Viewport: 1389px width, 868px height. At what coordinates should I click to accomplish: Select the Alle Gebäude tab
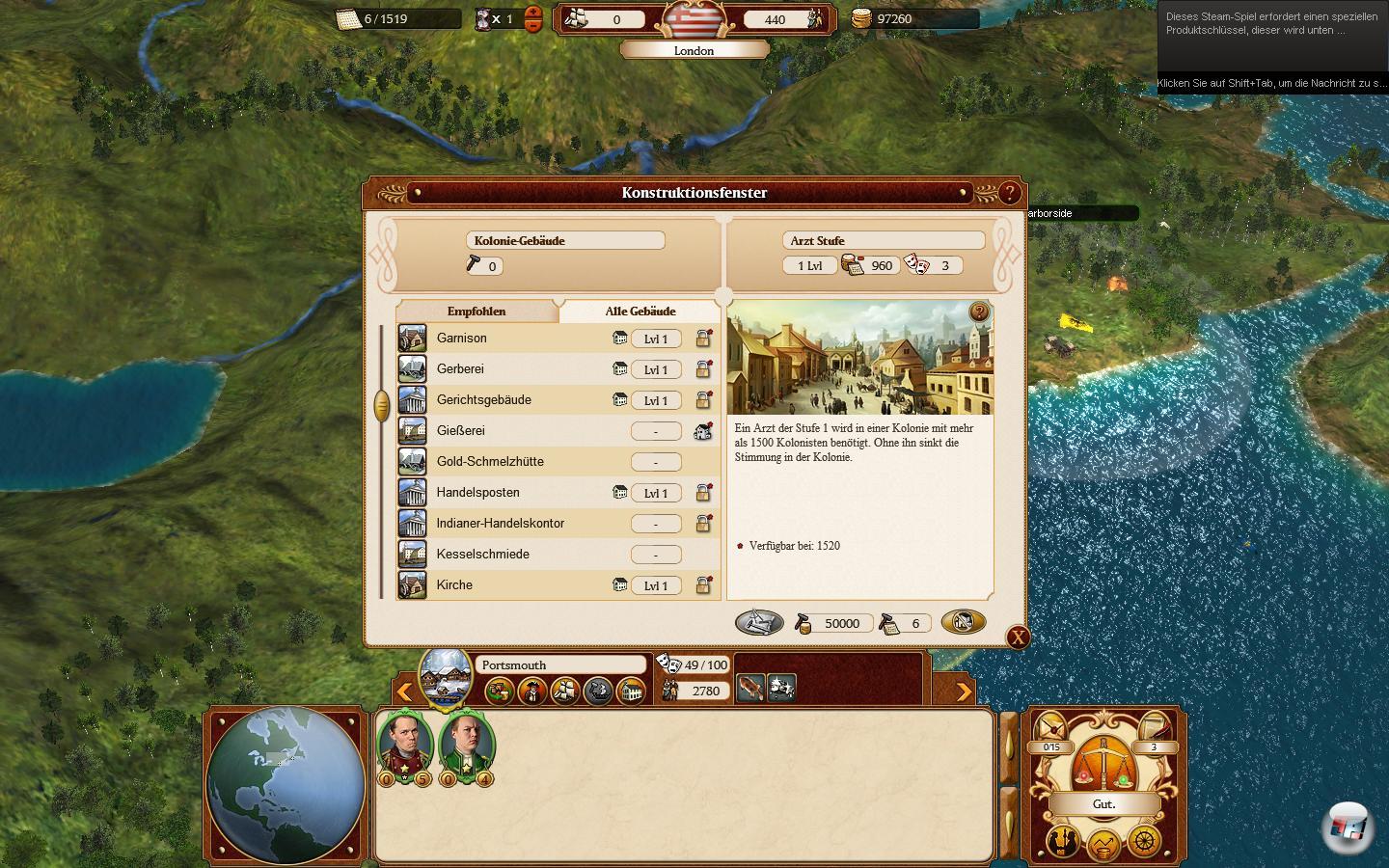[x=640, y=312]
